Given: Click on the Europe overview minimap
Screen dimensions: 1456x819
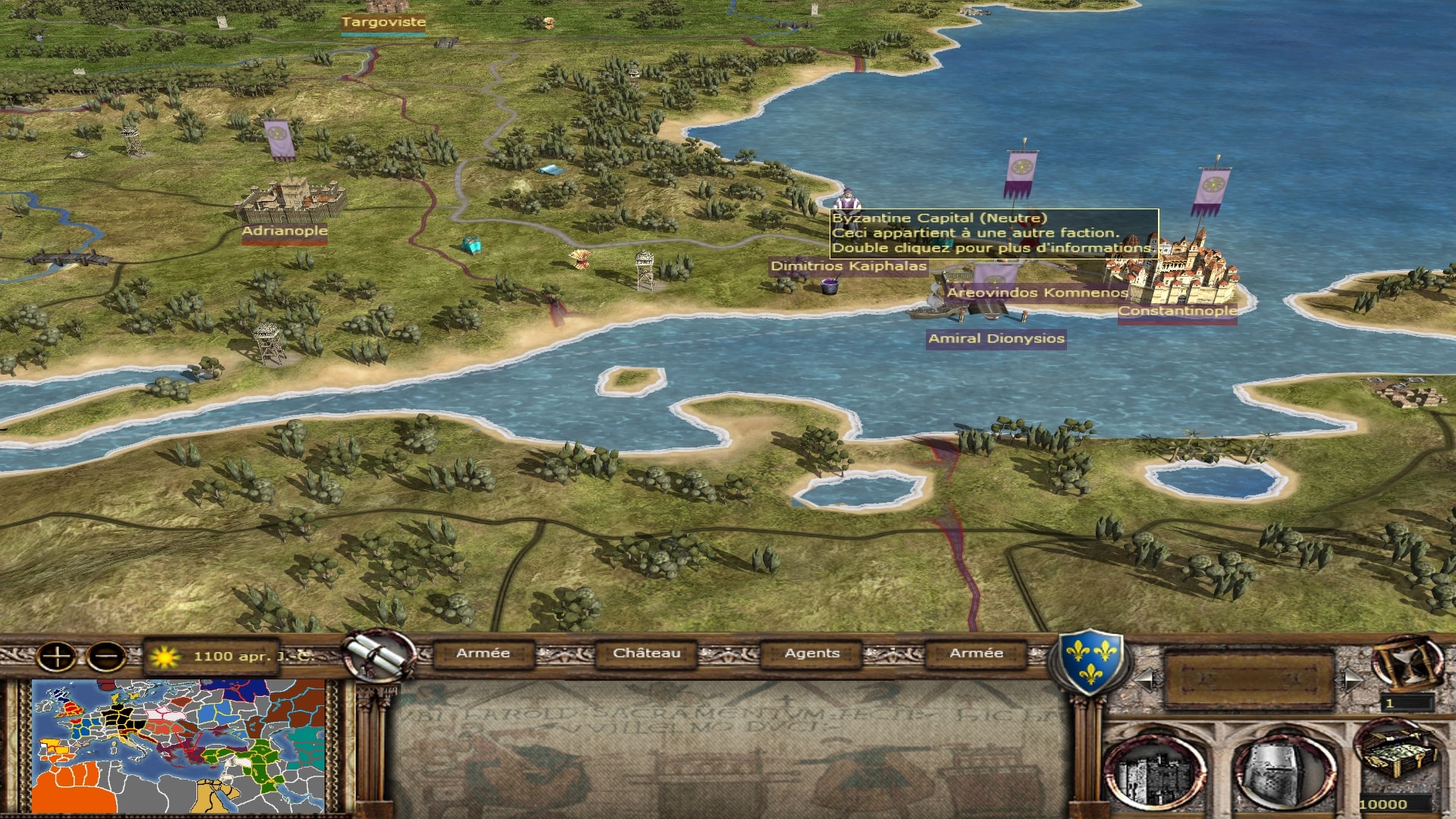Looking at the screenshot, I should 178,746.
